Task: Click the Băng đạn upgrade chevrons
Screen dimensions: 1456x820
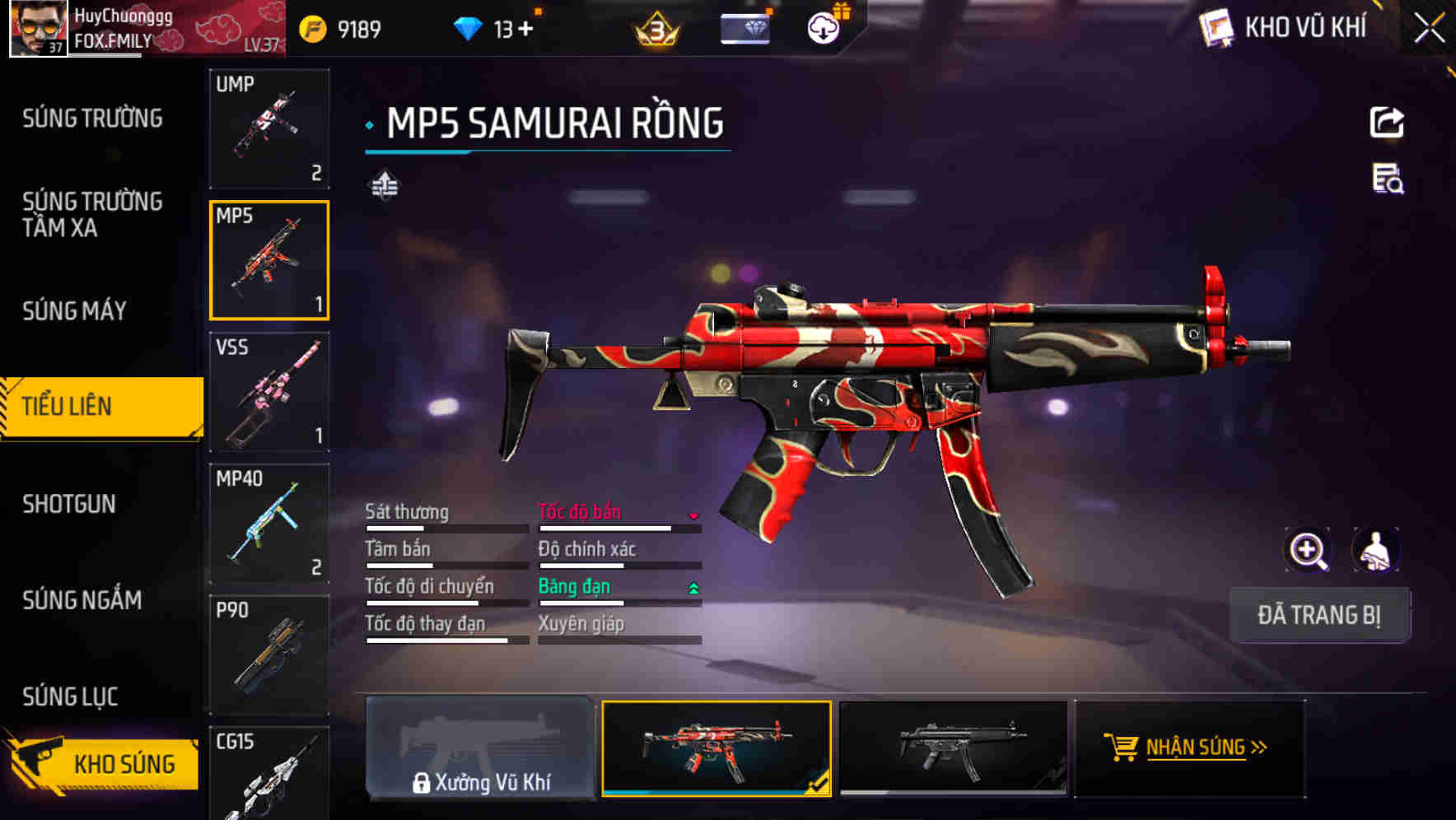Action: pos(694,587)
